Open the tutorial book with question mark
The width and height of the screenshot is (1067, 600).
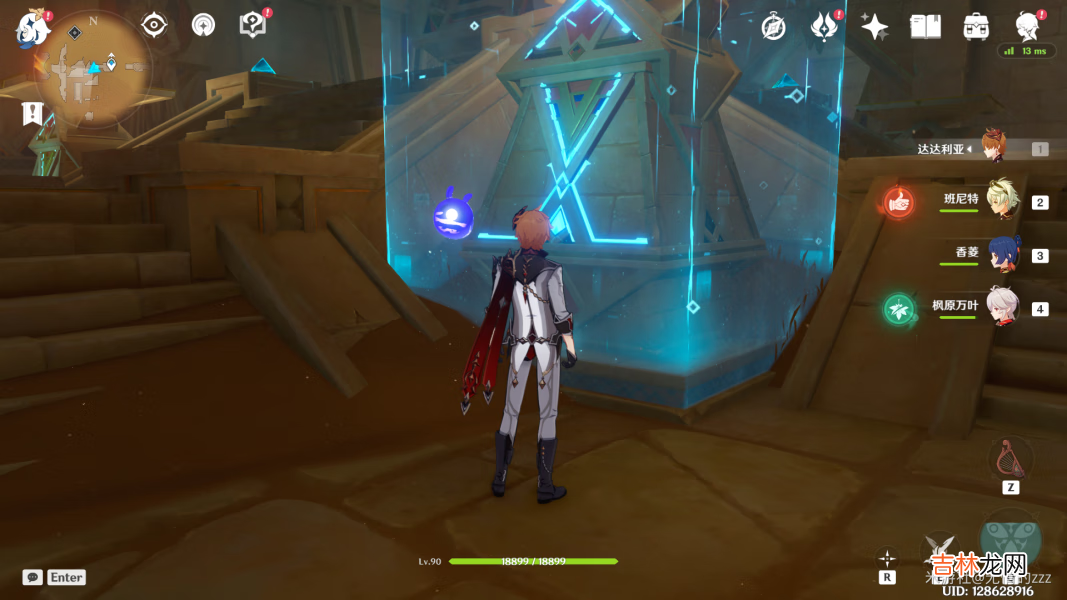pyautogui.click(x=253, y=25)
